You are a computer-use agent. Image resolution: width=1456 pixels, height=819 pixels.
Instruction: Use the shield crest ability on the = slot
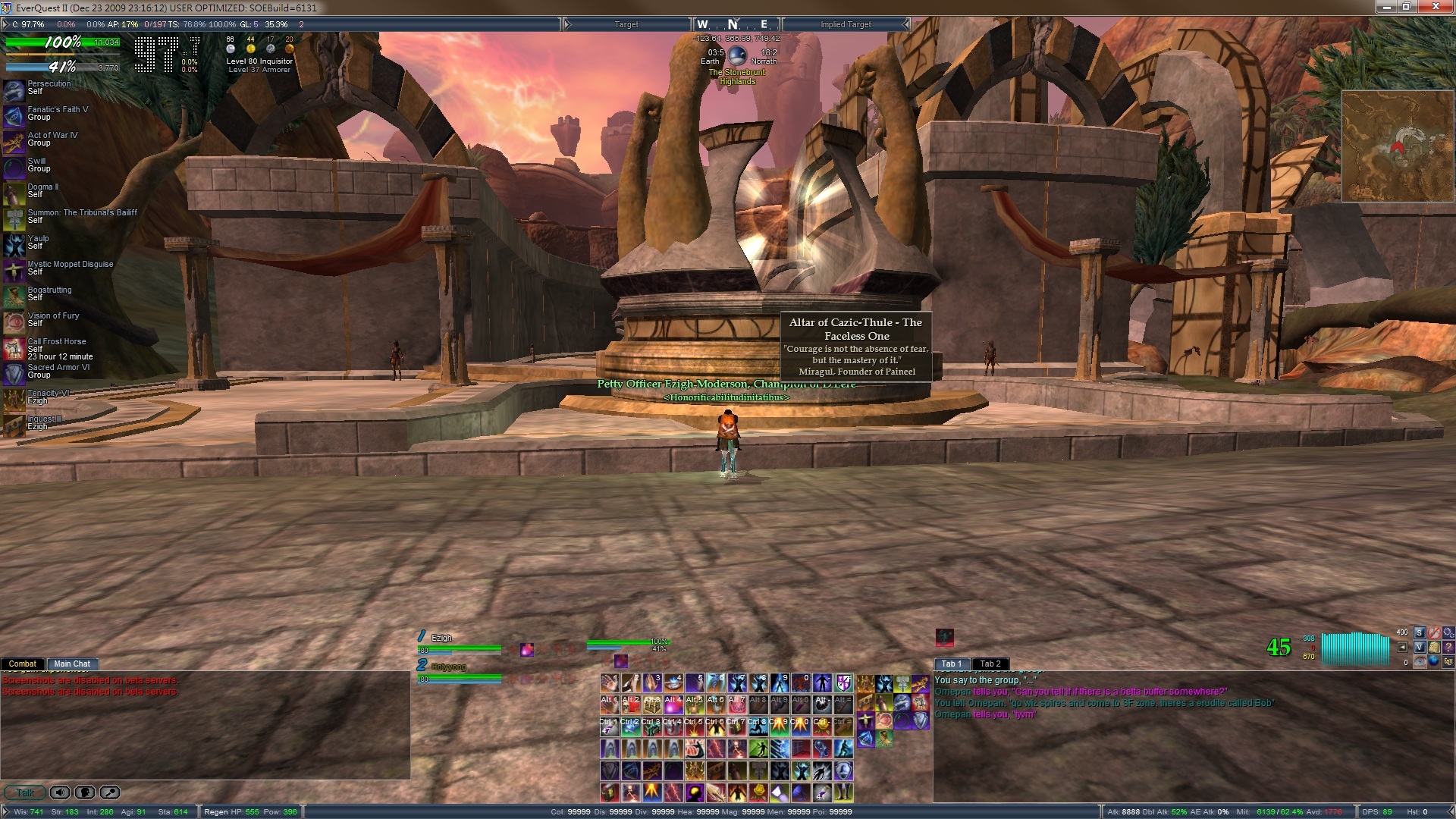[843, 683]
